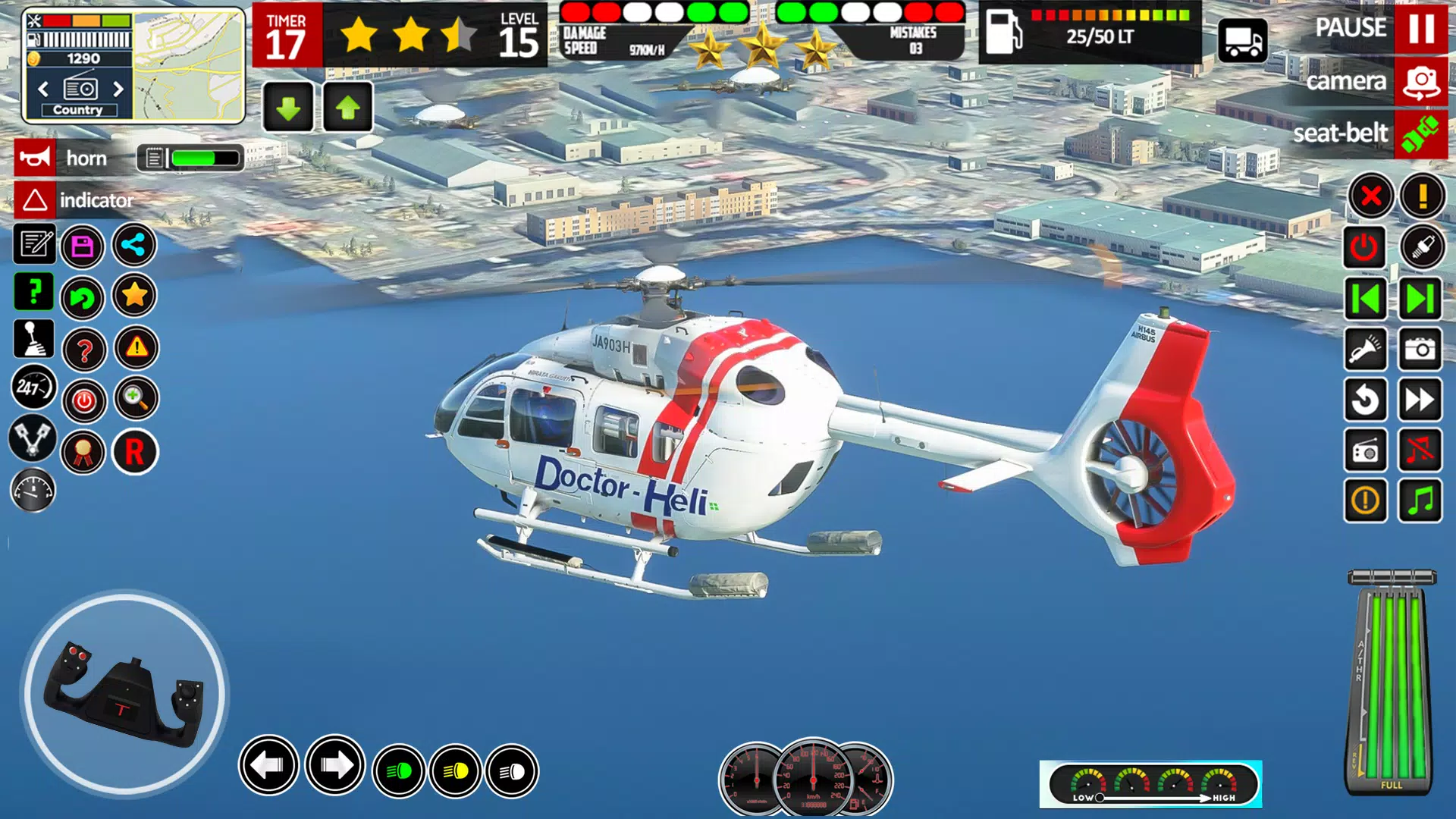Sound the horn
Viewport: 1456px width, 819px height.
tap(34, 158)
